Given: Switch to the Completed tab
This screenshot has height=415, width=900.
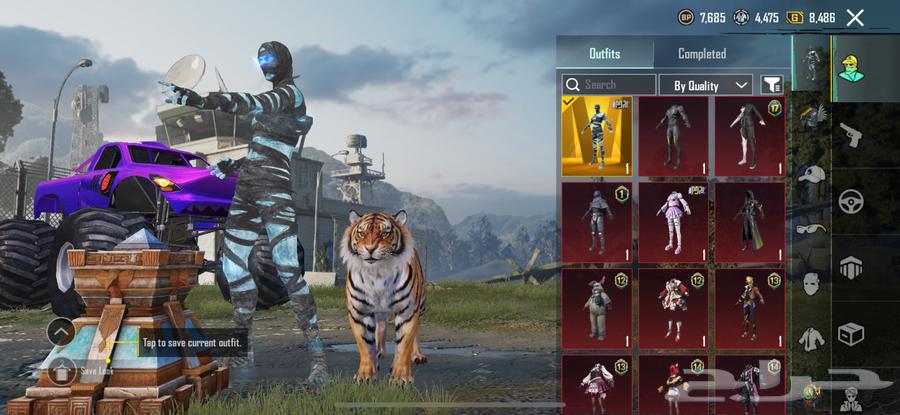Looking at the screenshot, I should 702,54.
